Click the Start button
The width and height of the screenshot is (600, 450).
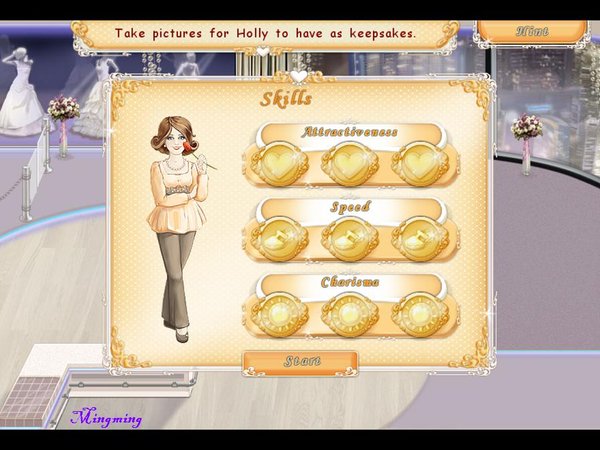point(300,361)
